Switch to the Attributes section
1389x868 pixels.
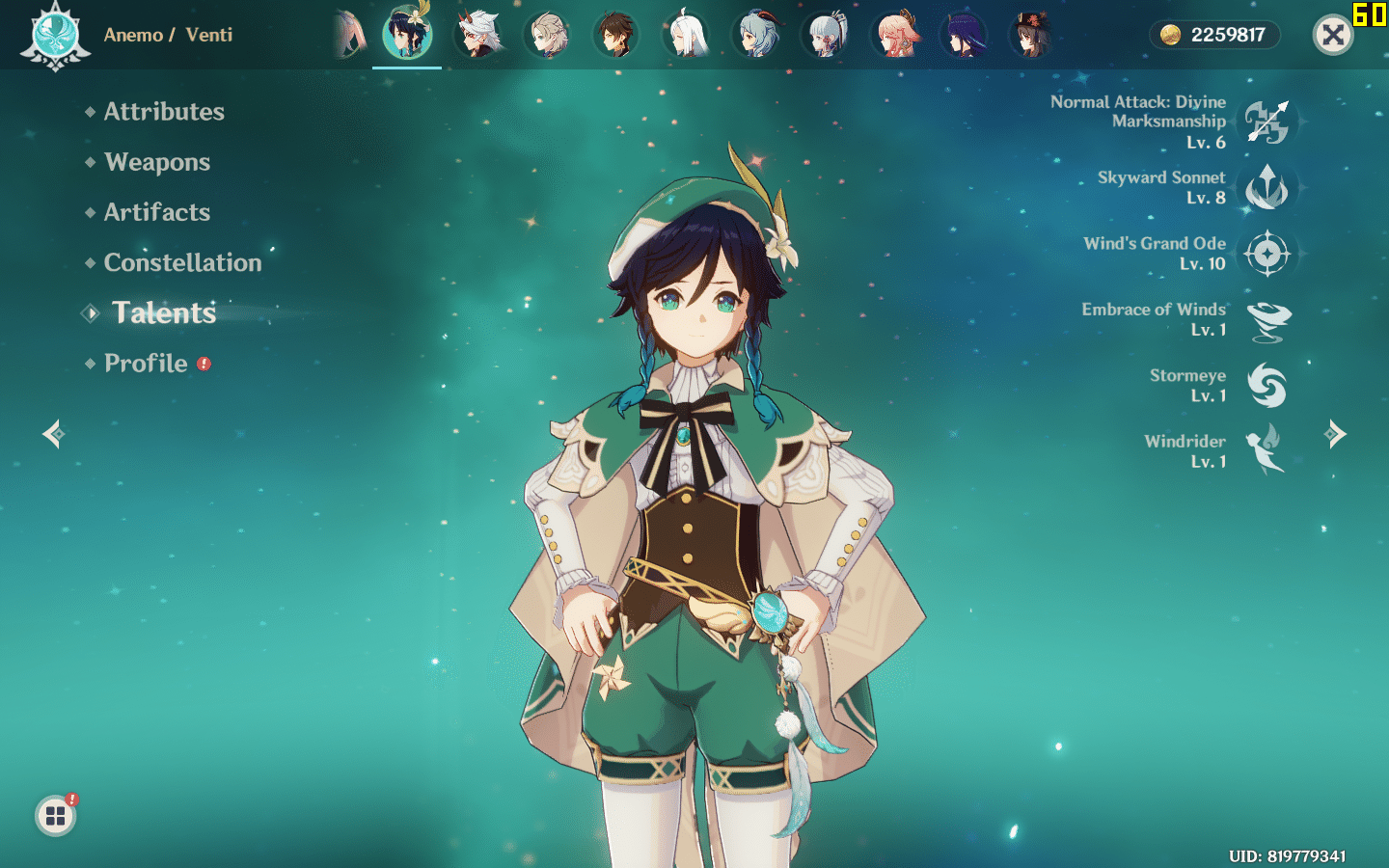click(x=164, y=112)
